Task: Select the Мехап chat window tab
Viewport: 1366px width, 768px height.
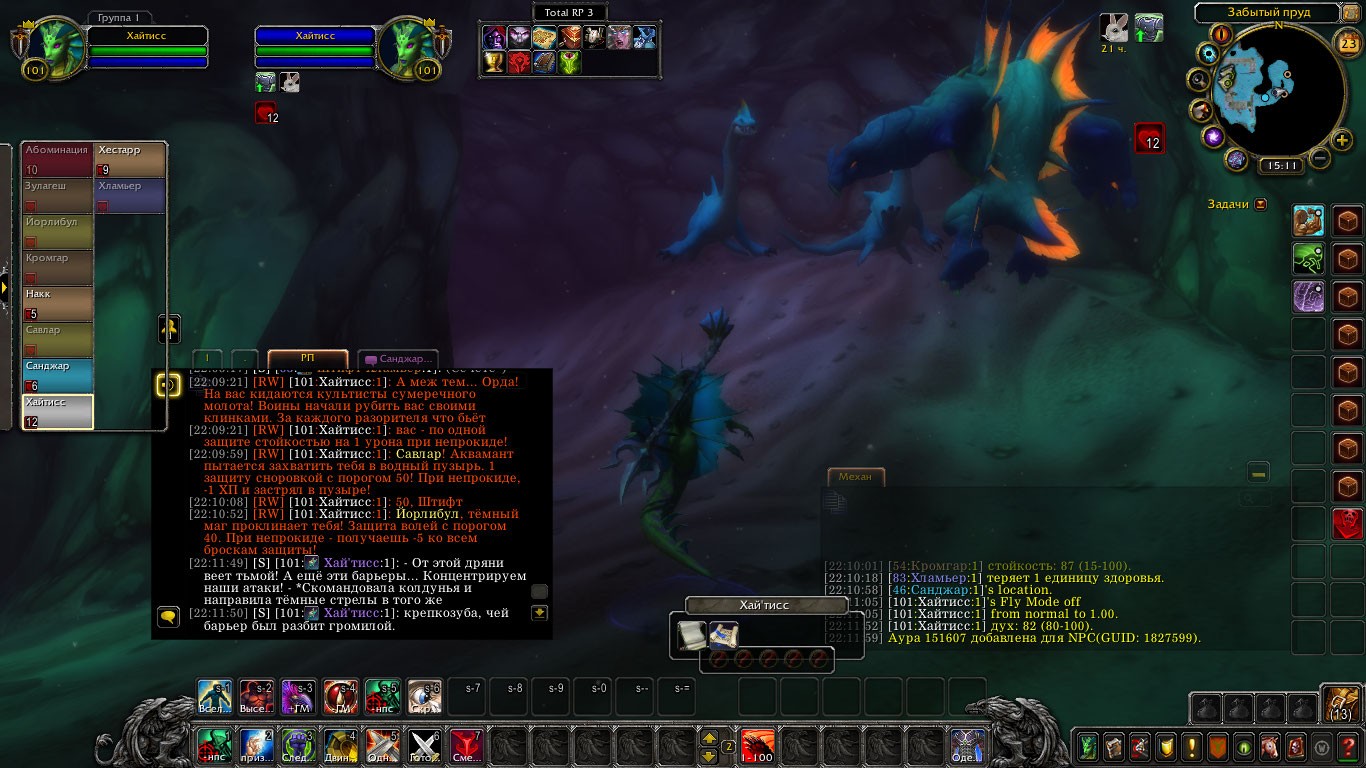Action: pos(855,477)
